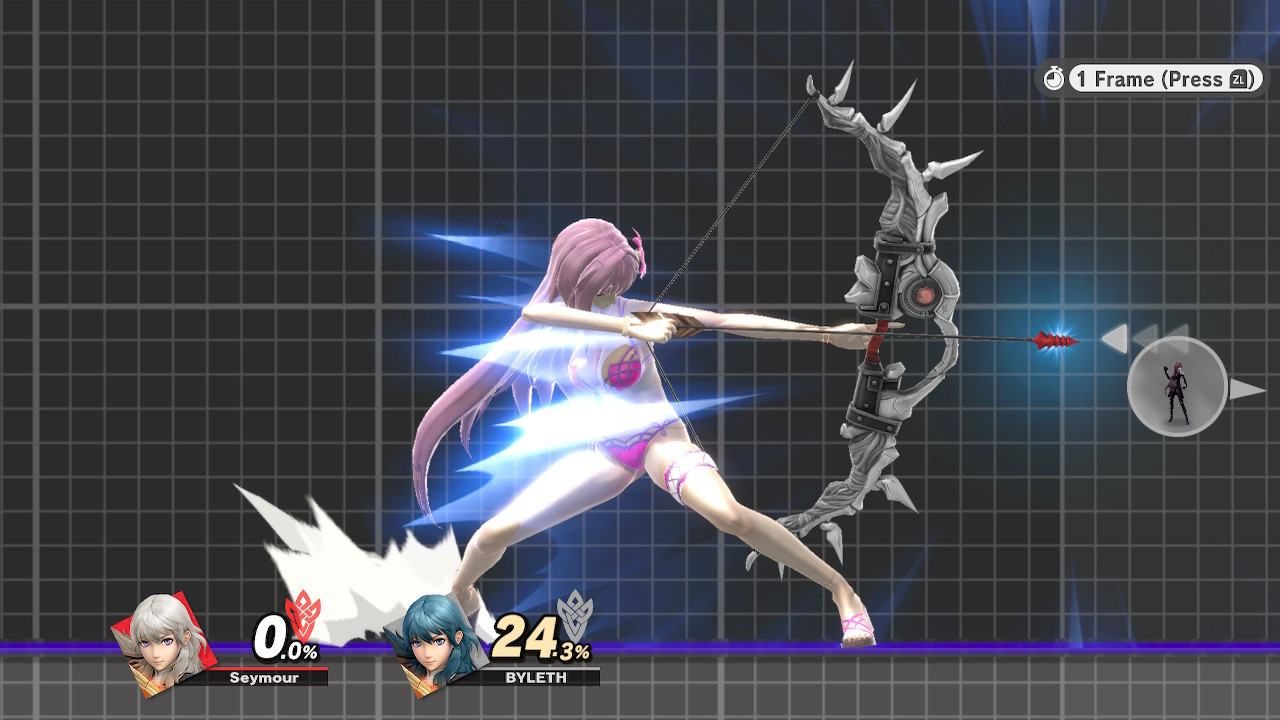Toggle the leftmost white arrow on the CPU widget
Screen dimensions: 1280x720
click(1113, 340)
